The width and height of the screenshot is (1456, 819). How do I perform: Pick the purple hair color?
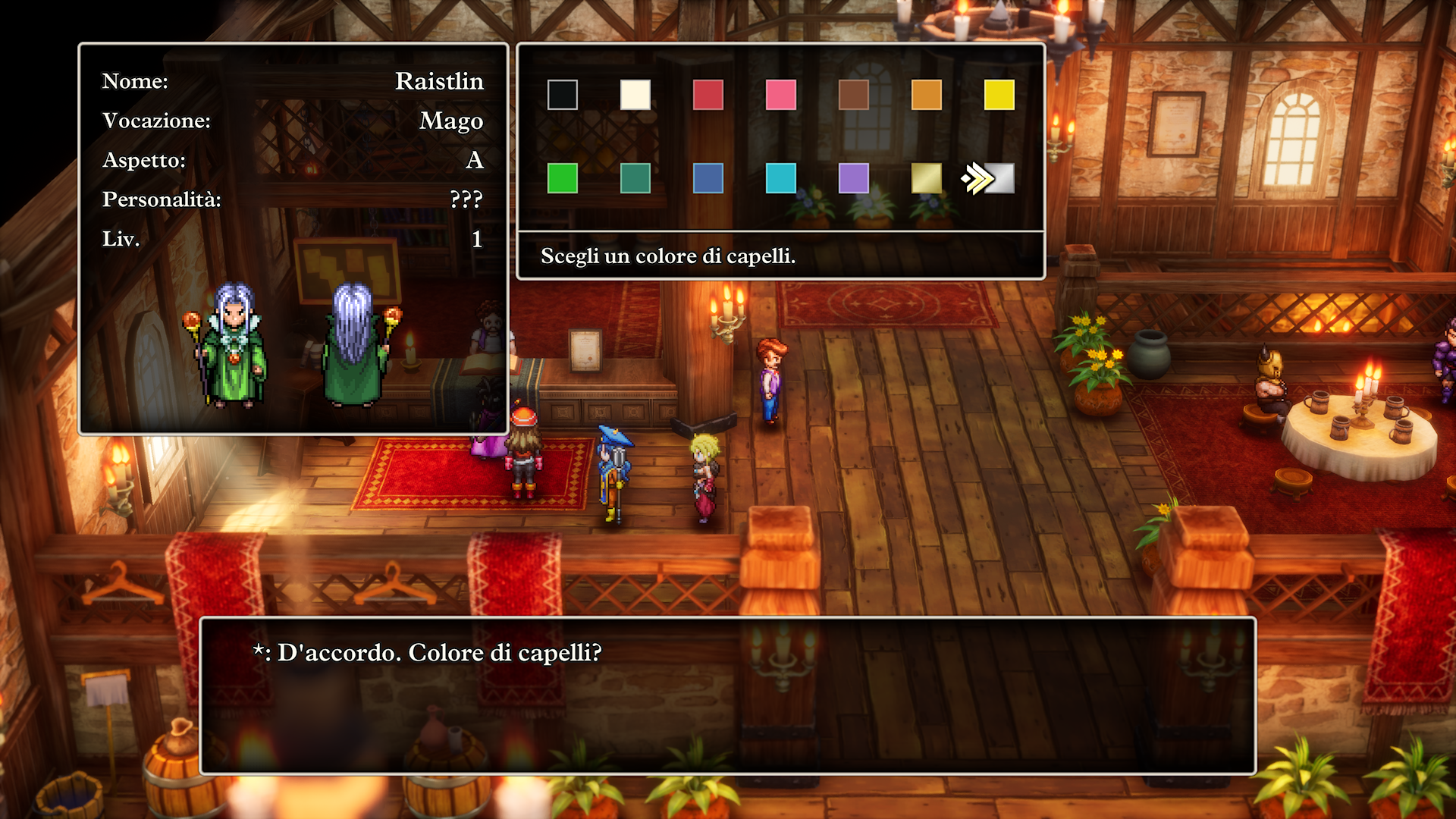853,180
